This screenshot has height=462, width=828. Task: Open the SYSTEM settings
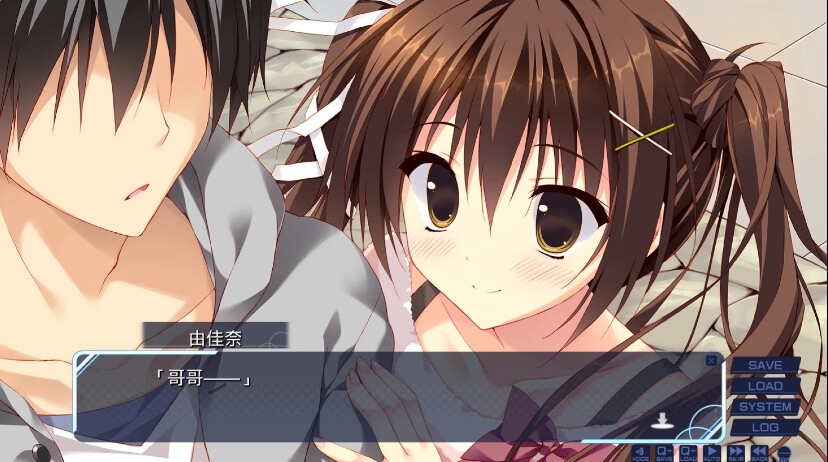coord(765,407)
